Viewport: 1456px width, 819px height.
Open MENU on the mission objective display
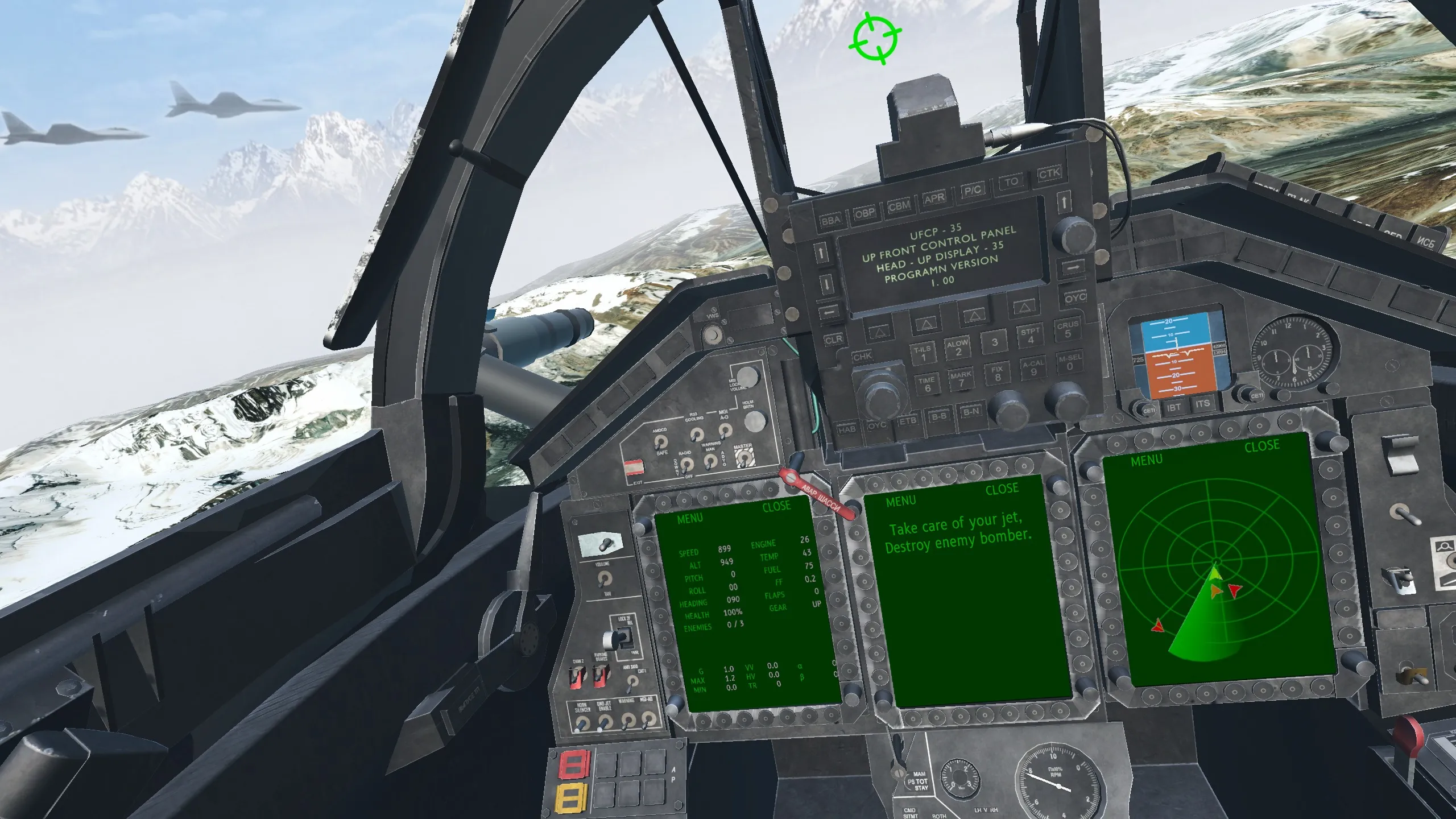[901, 501]
